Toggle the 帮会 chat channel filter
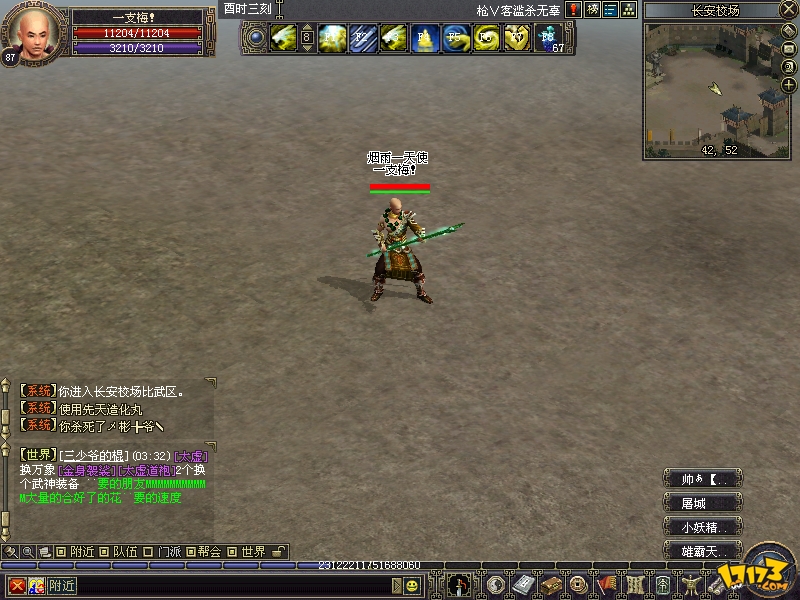 tap(191, 551)
